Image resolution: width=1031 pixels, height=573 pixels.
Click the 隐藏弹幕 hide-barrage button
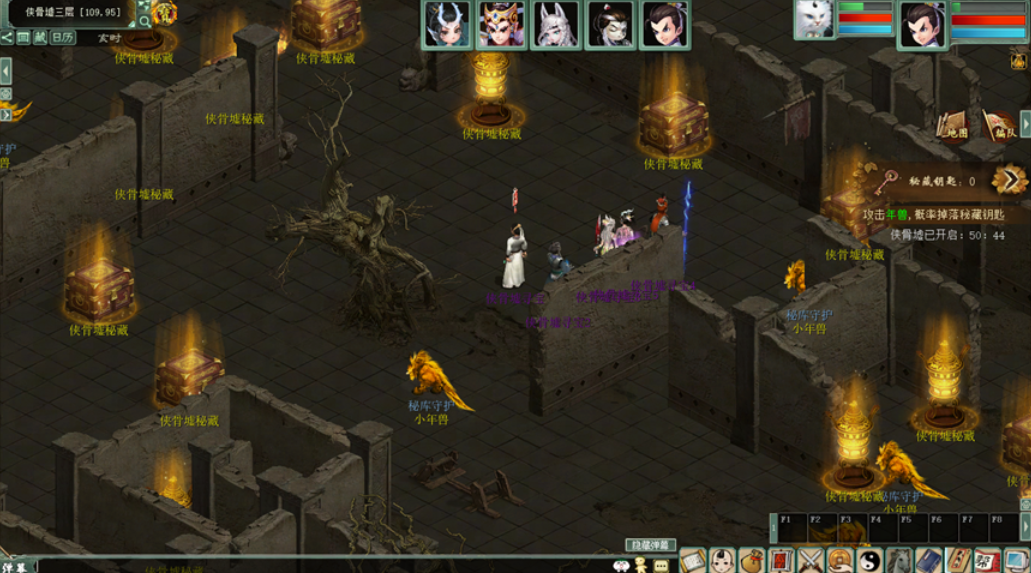(651, 546)
